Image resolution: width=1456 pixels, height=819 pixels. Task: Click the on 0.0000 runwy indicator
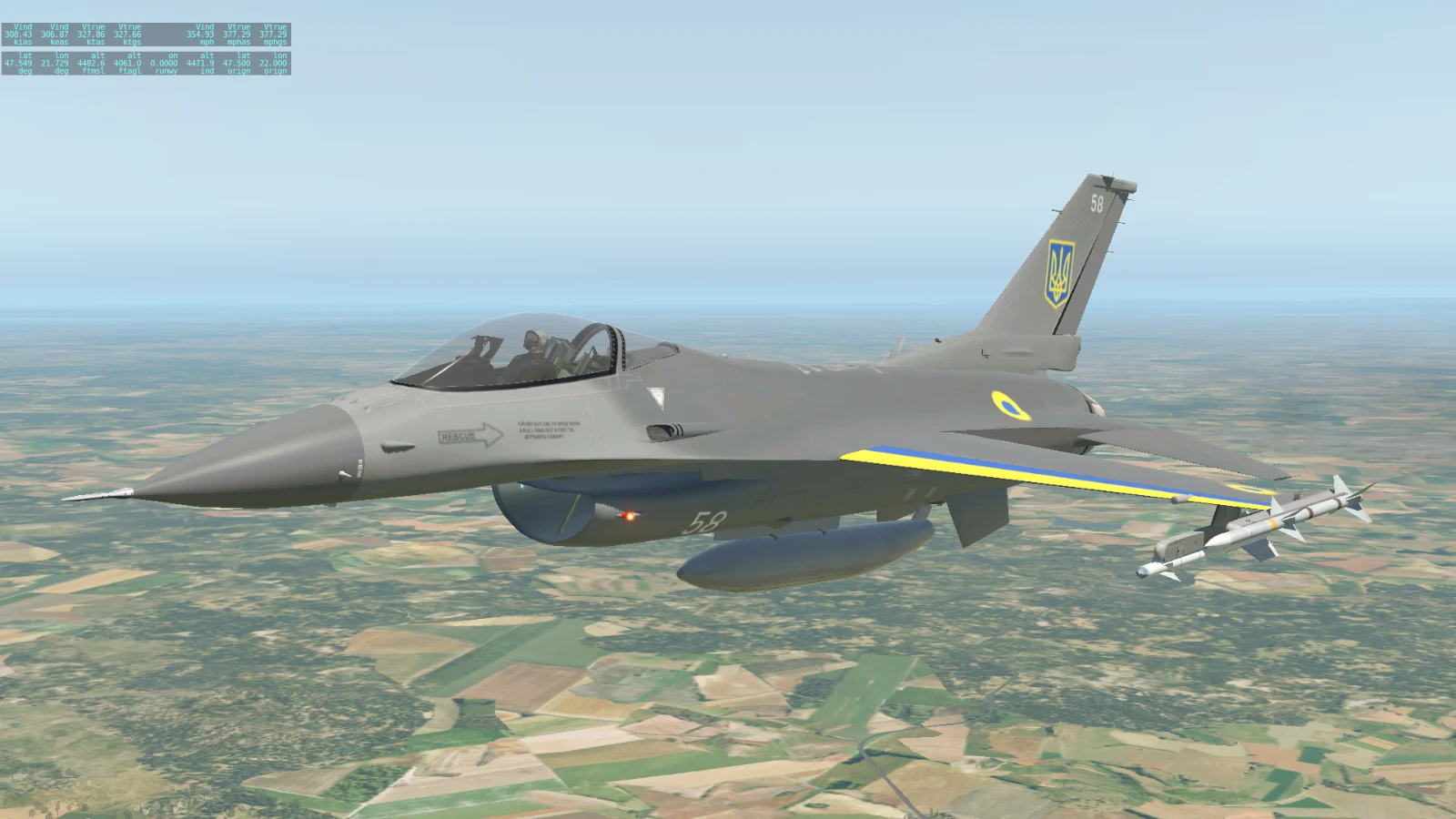click(x=164, y=62)
